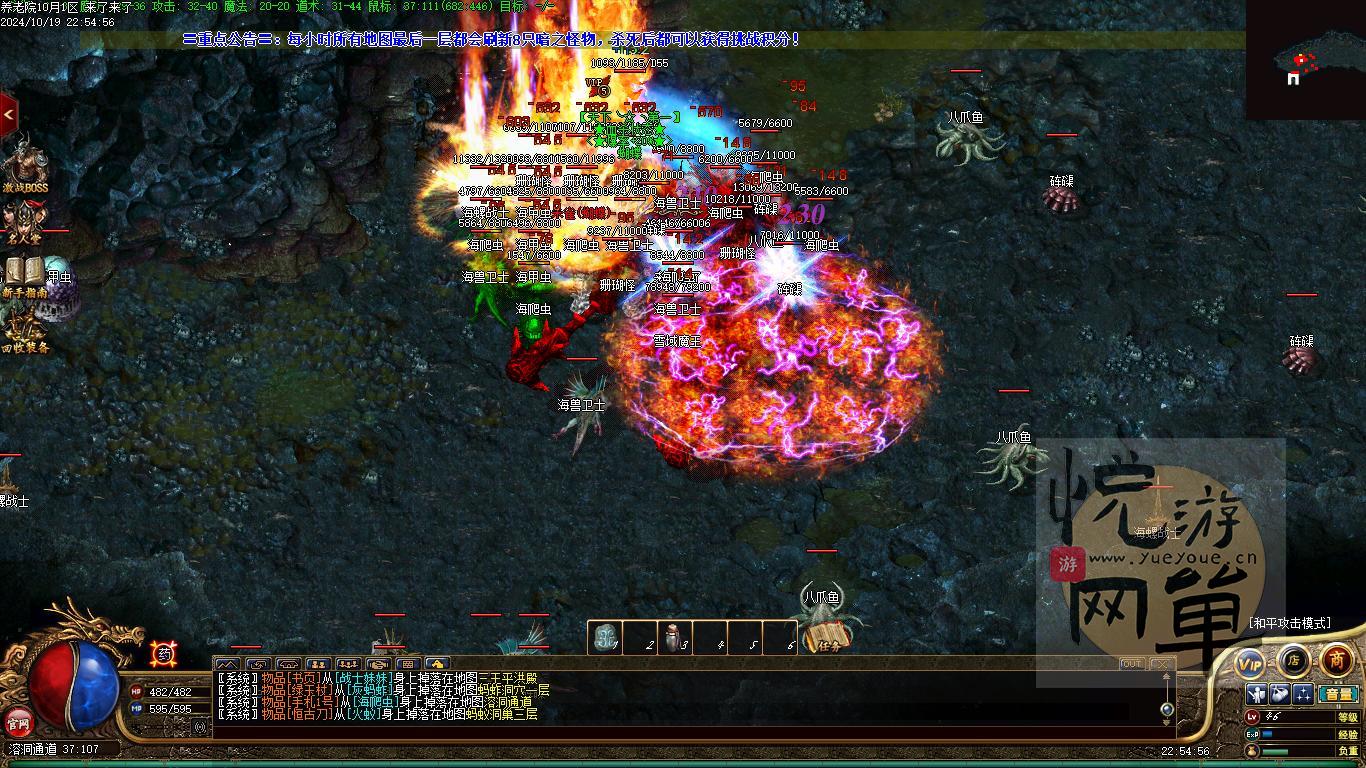Open the 店 shop button
Viewport: 1366px width, 768px height.
point(1293,660)
